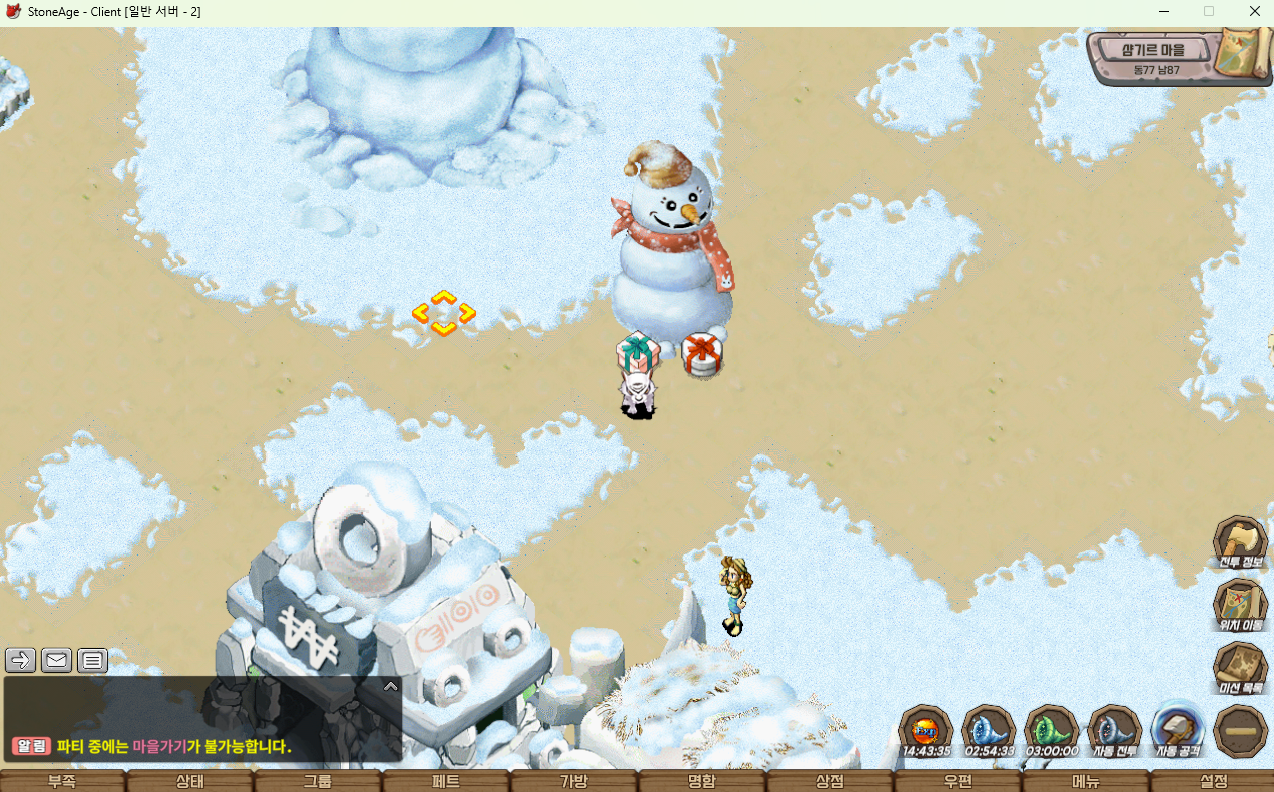Toggle the 자동 공격 stone hammer icon
The width and height of the screenshot is (1274, 792).
(x=1177, y=730)
